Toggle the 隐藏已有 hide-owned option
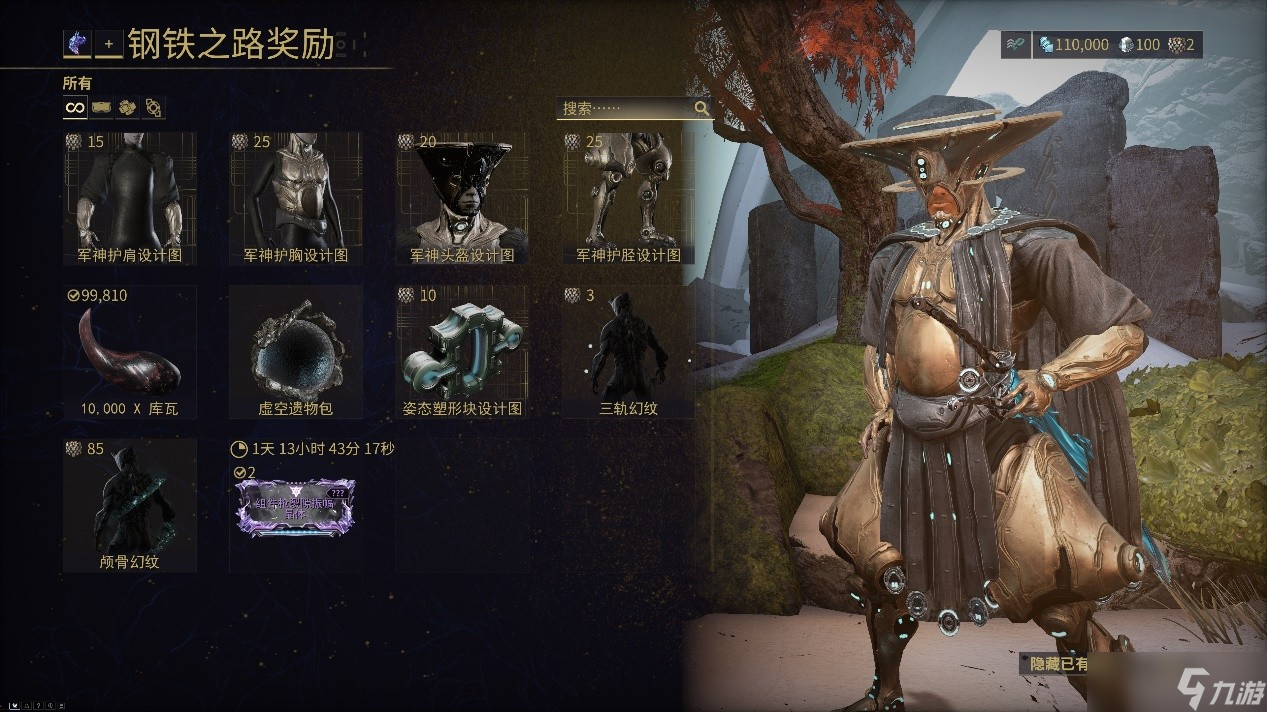Viewport: 1267px width, 712px height. (1060, 663)
